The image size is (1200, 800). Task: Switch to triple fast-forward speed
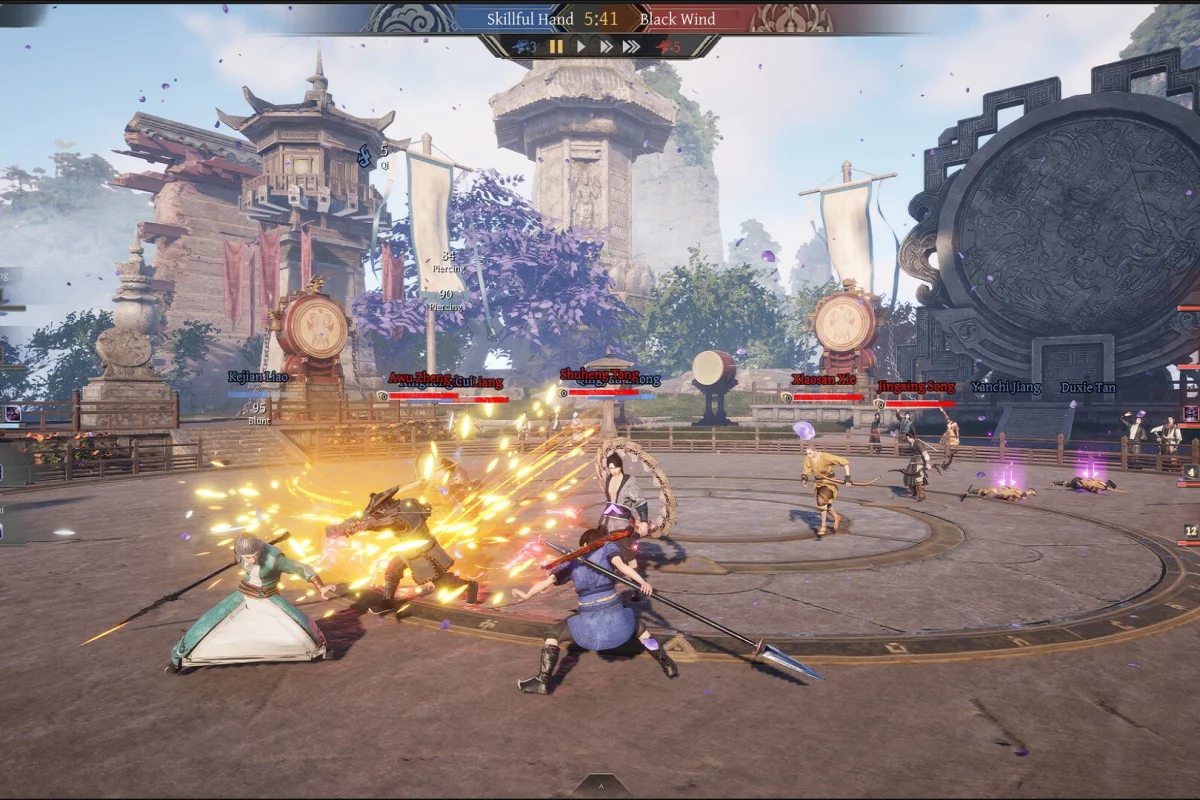631,46
